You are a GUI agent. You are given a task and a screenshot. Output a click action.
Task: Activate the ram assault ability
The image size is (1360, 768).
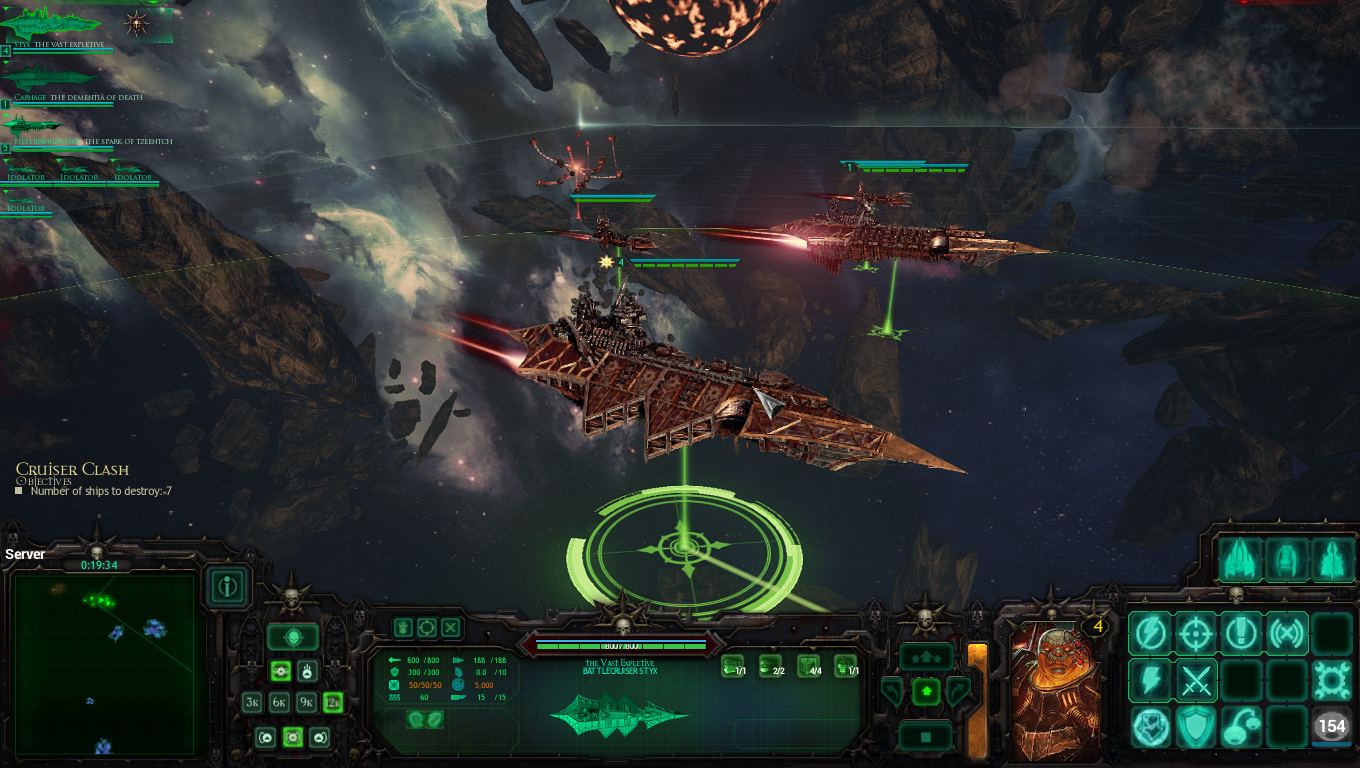click(x=1151, y=726)
